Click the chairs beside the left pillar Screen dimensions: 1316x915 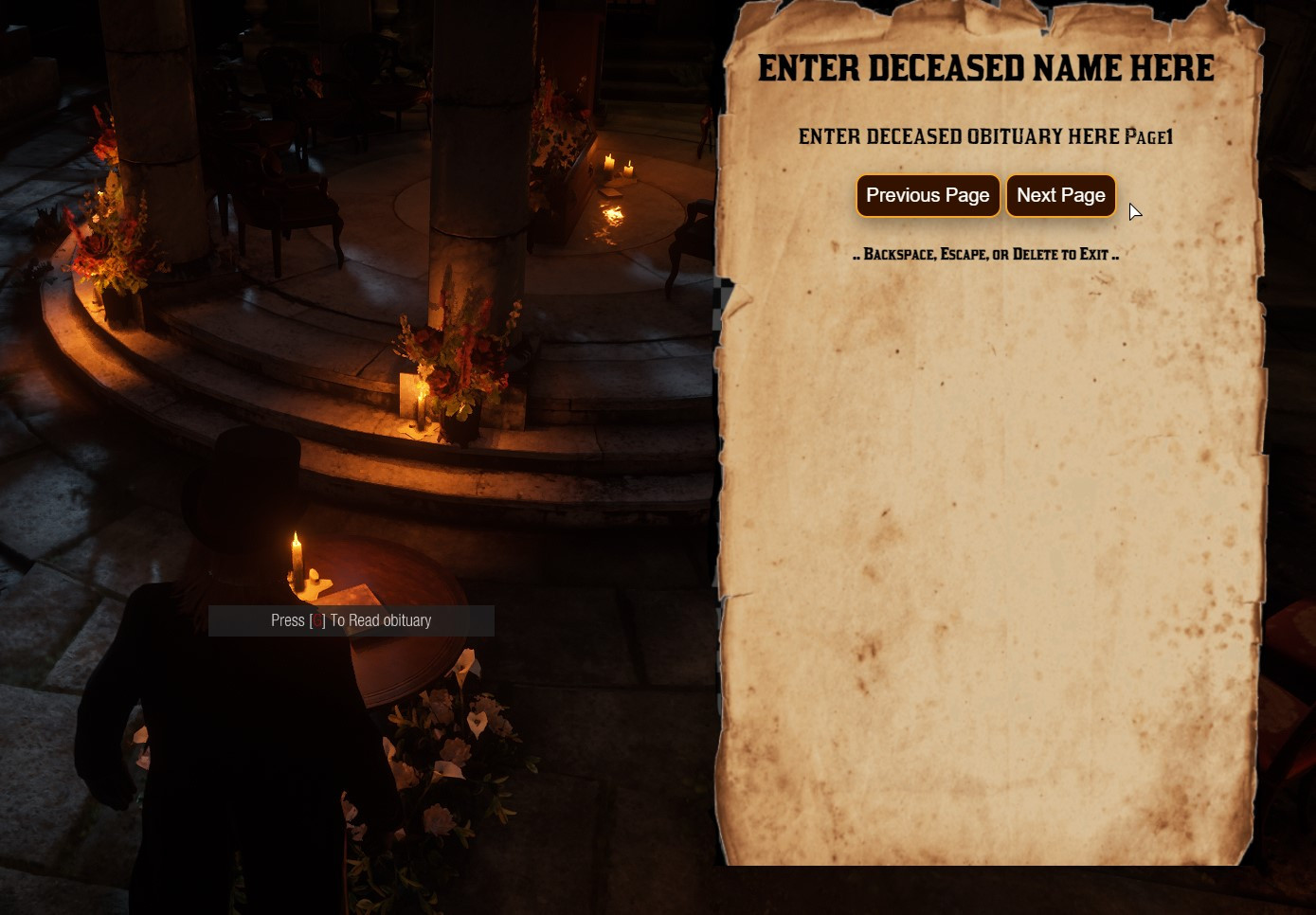click(284, 199)
